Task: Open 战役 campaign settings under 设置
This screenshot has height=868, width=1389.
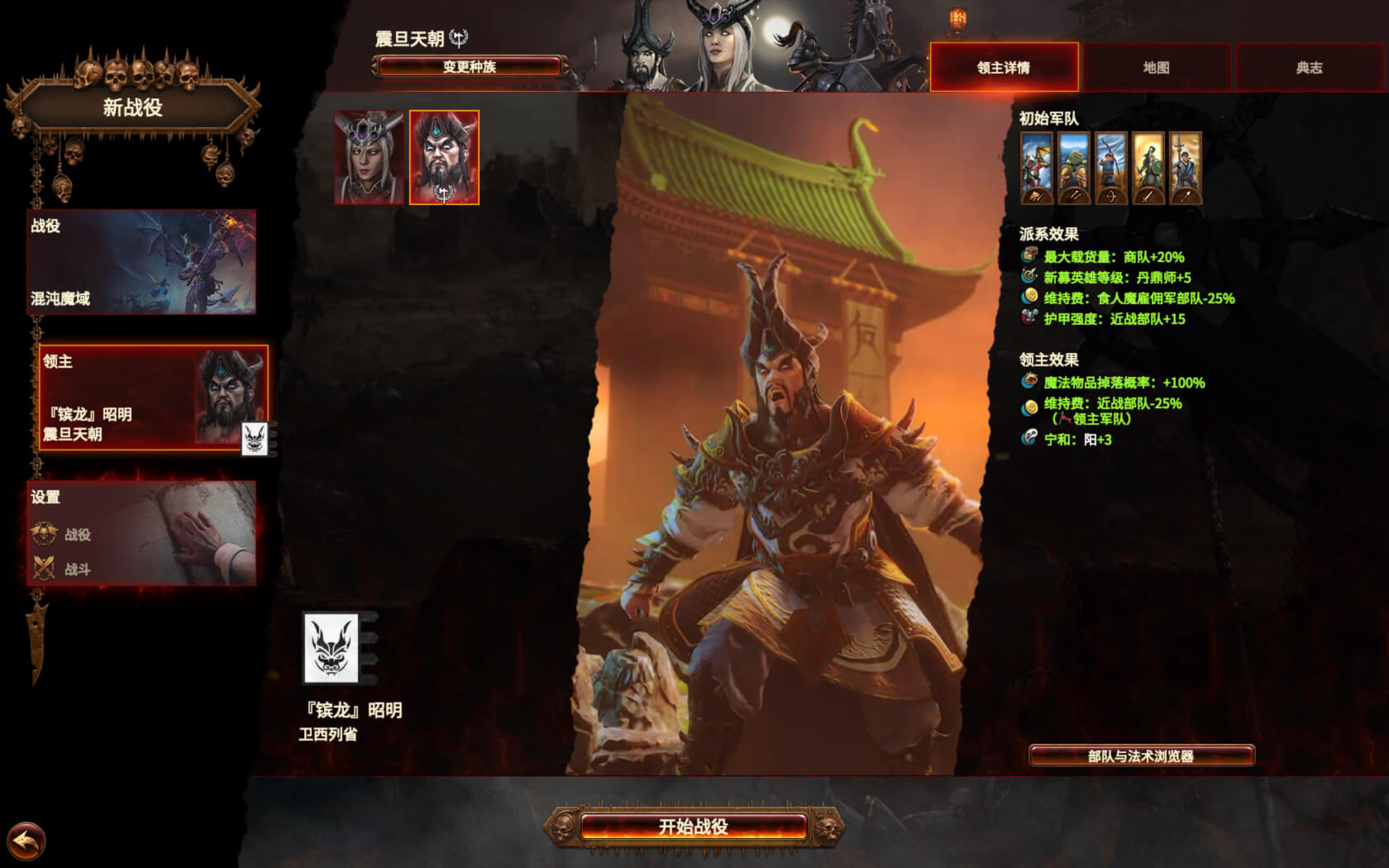Action: click(77, 535)
